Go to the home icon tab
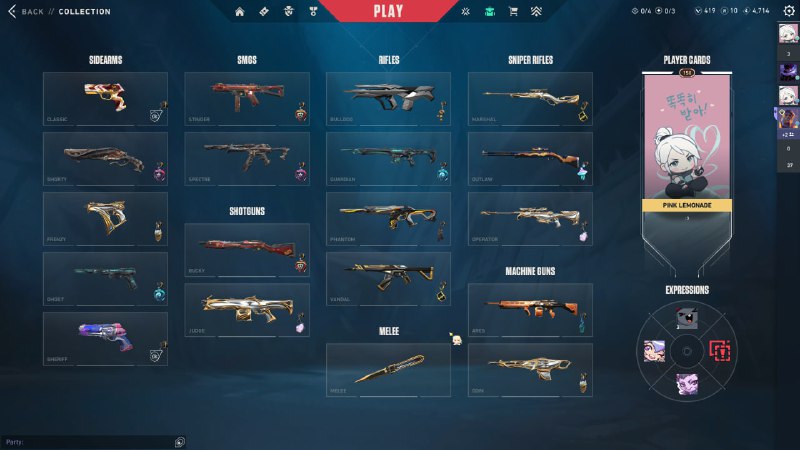This screenshot has height=450, width=800. click(239, 12)
